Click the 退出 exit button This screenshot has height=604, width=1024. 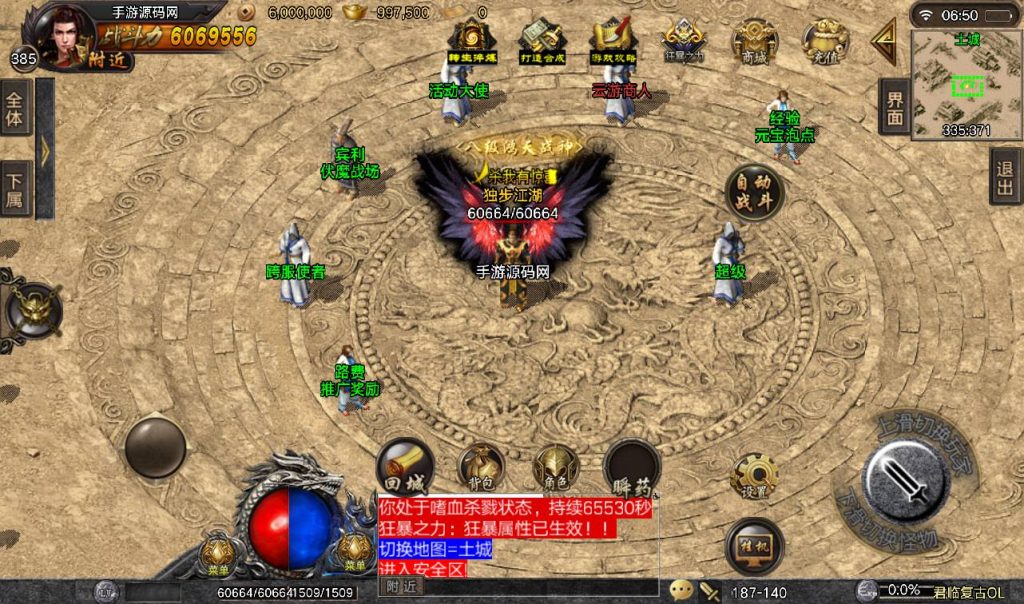(1005, 177)
